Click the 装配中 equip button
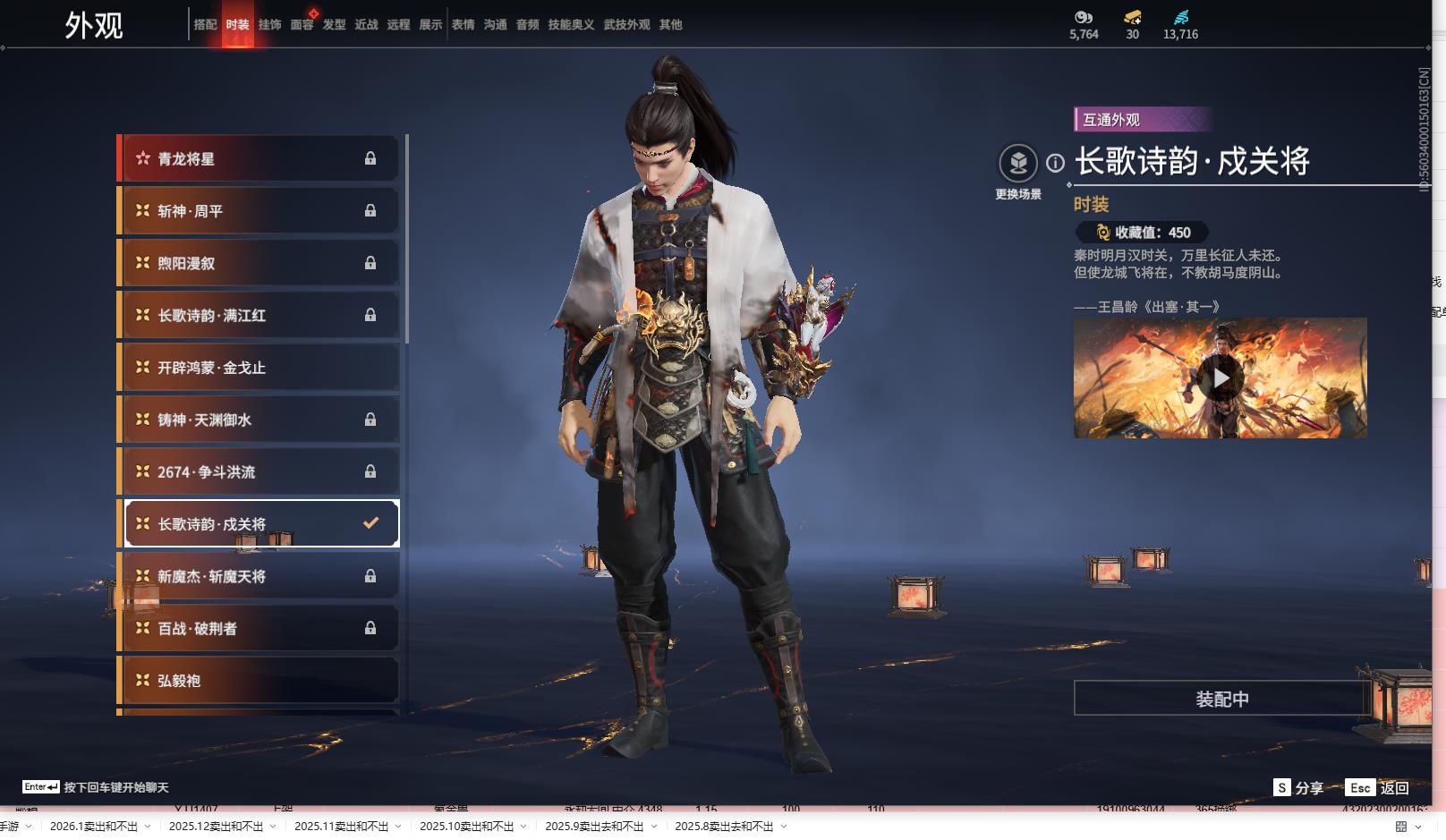The image size is (1446, 840). (x=1221, y=699)
